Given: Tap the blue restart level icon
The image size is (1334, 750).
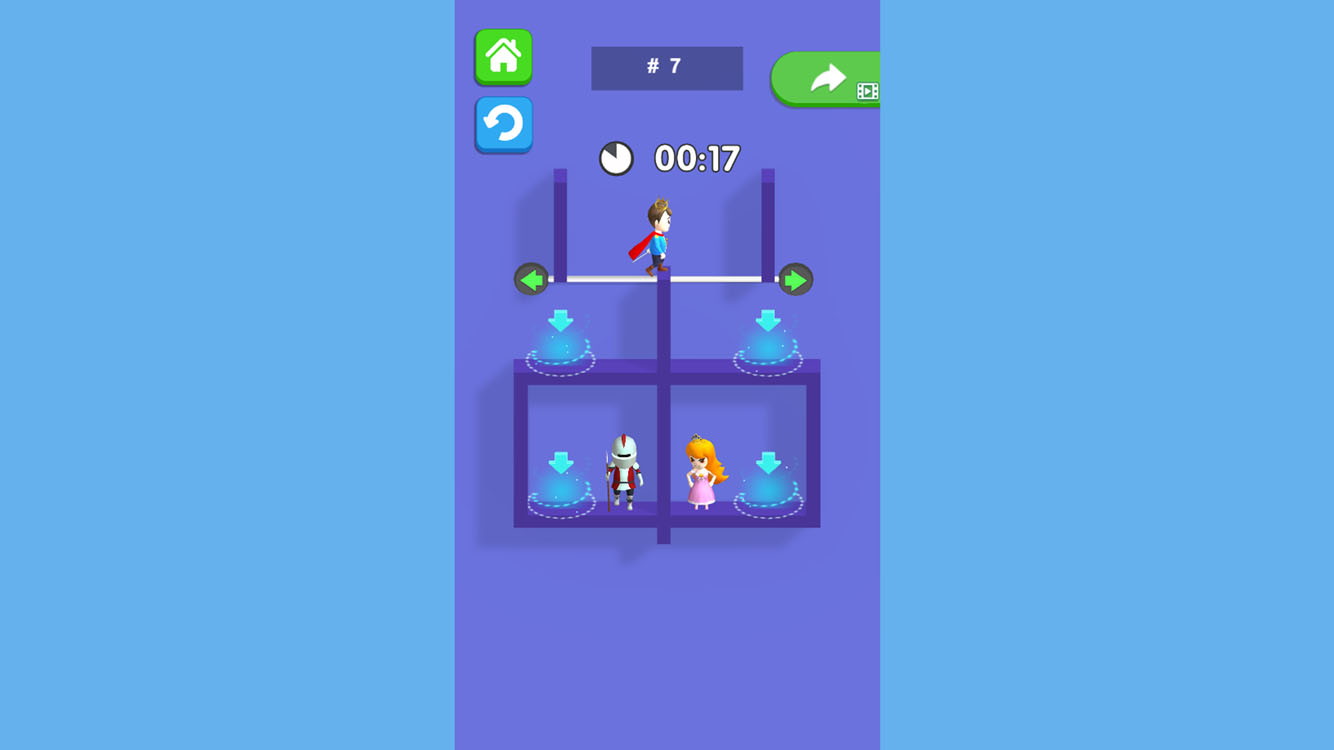Looking at the screenshot, I should click(503, 124).
